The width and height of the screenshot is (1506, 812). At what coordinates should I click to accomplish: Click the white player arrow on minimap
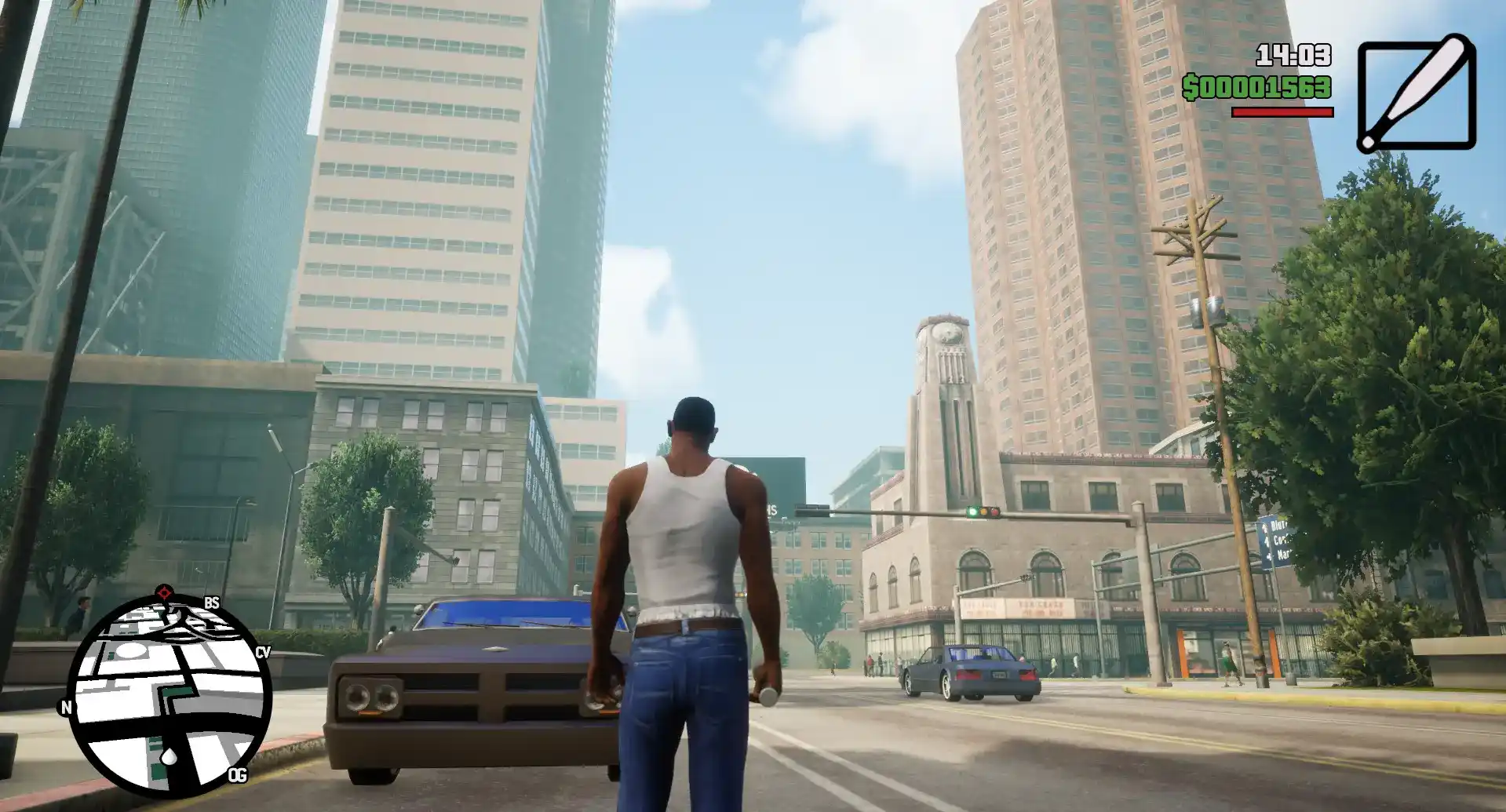click(169, 756)
